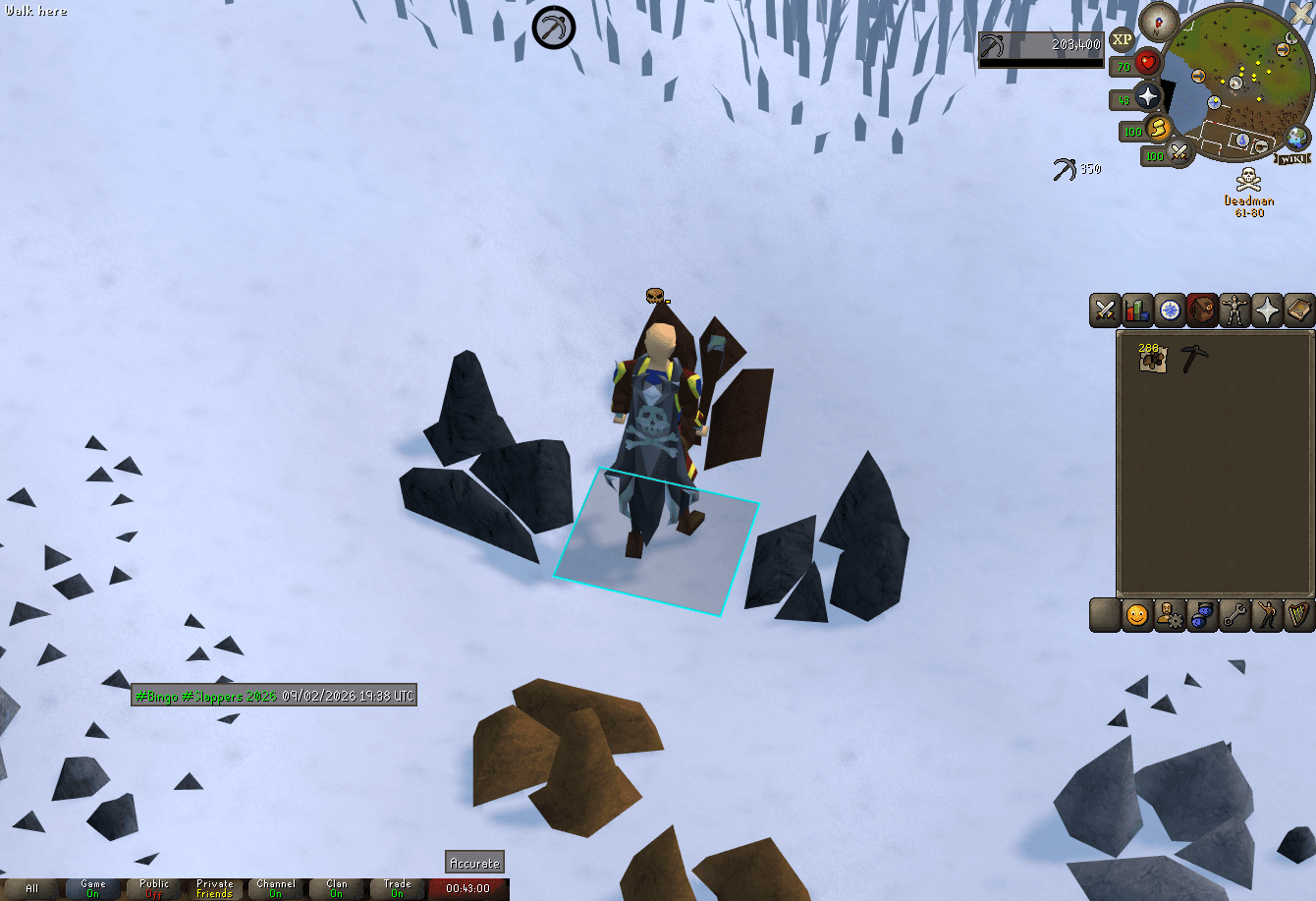Viewport: 1316px width, 901px height.
Task: Open the Combat options tab
Action: (1104, 310)
